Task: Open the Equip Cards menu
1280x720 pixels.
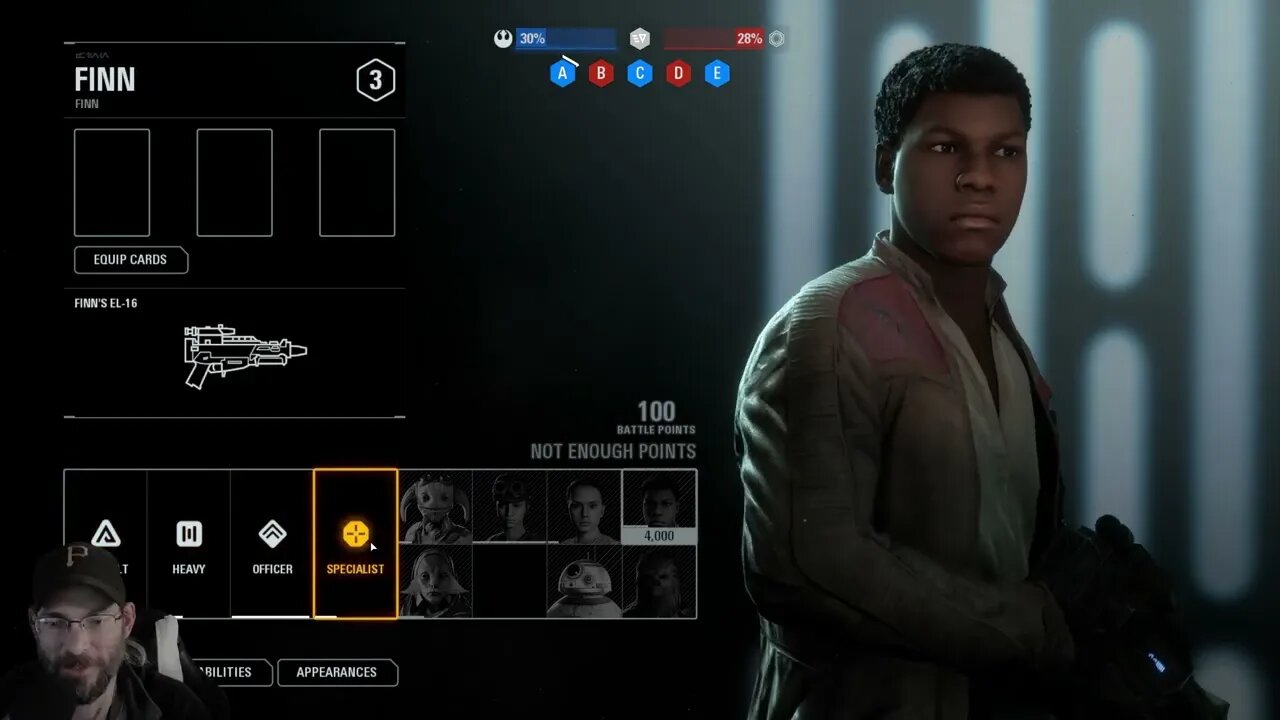Action: [x=130, y=260]
